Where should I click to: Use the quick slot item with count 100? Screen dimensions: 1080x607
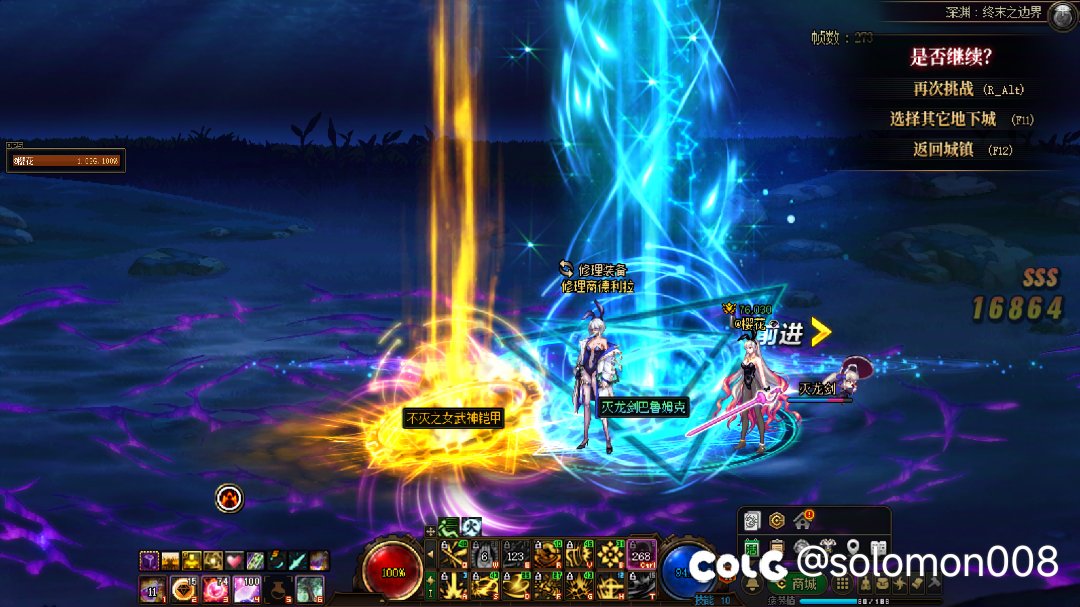[245, 590]
